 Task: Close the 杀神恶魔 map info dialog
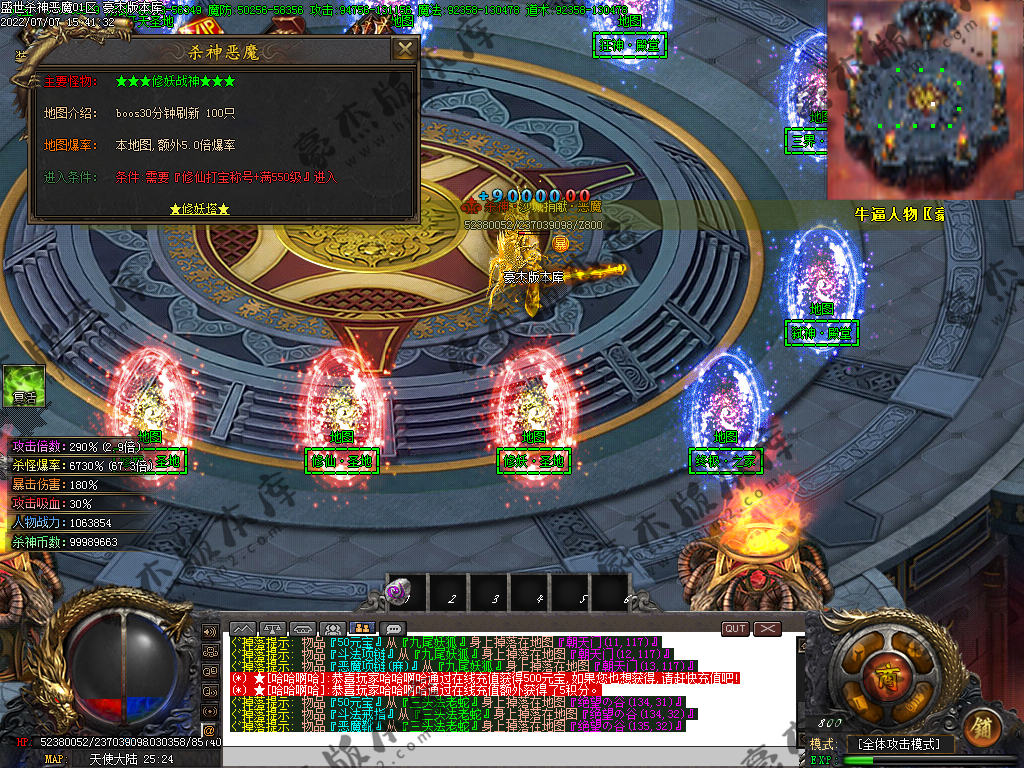404,49
